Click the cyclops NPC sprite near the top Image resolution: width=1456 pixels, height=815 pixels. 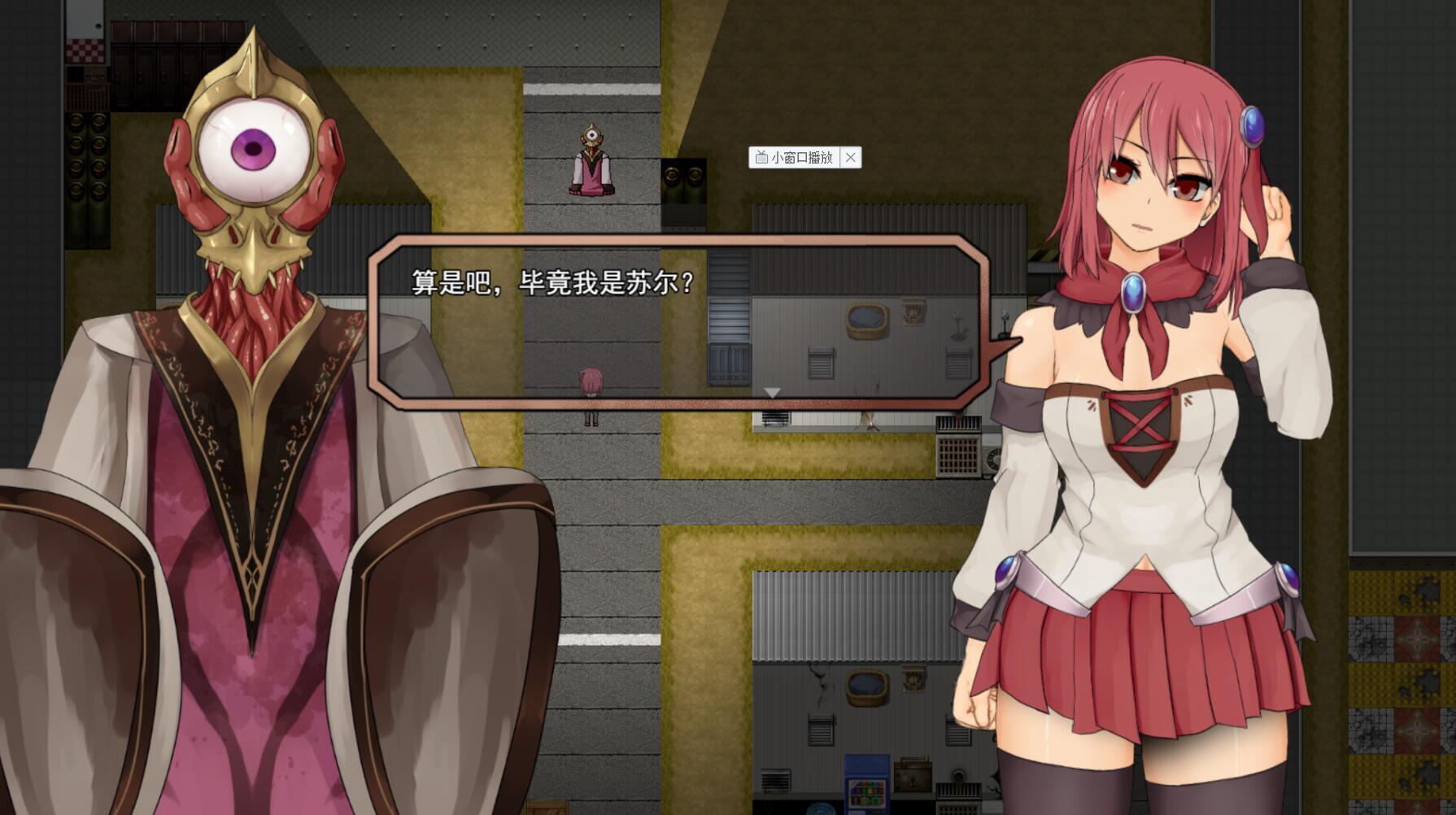[592, 159]
